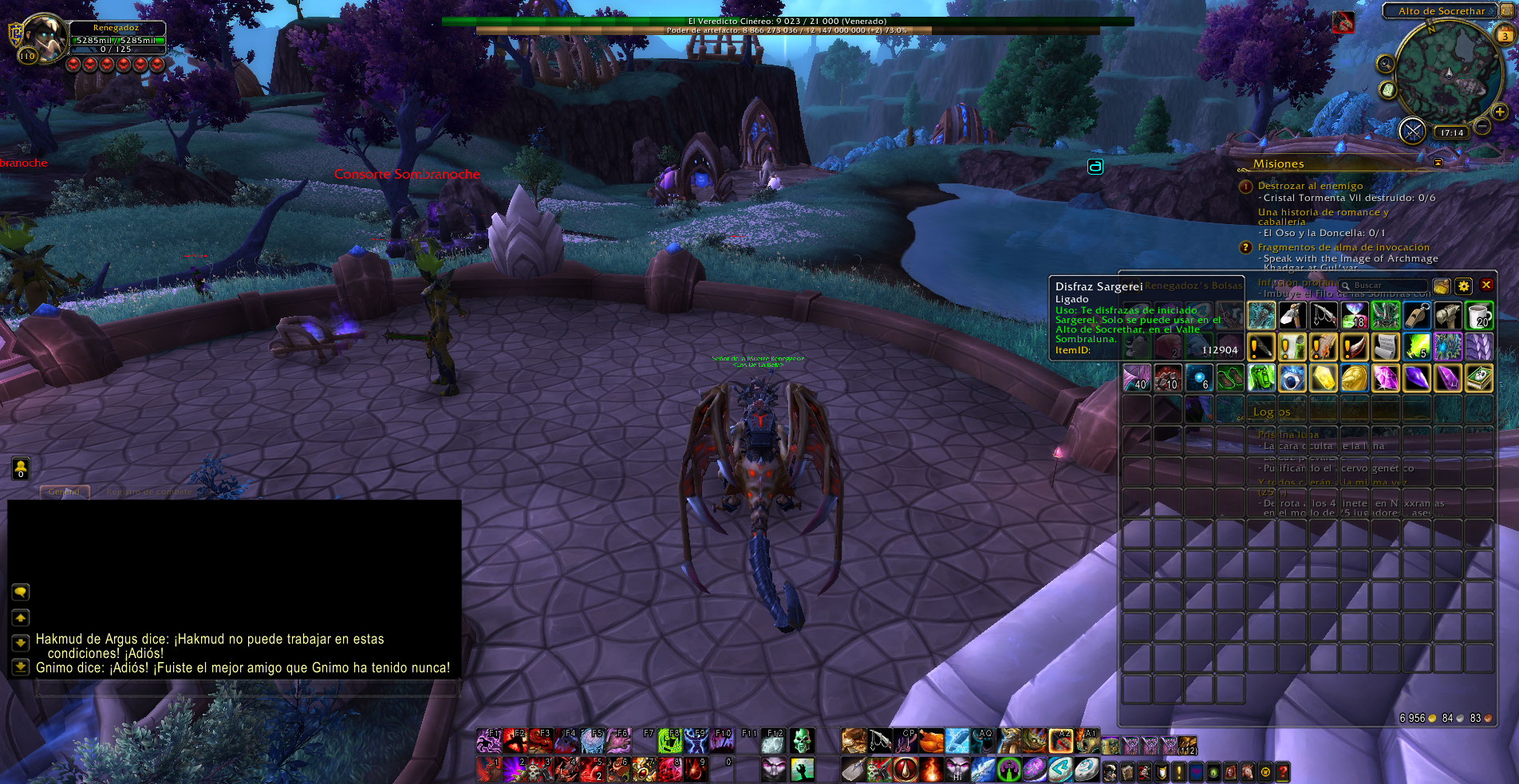Image resolution: width=1519 pixels, height=784 pixels.
Task: Switch to the General chat tab
Action: click(65, 492)
